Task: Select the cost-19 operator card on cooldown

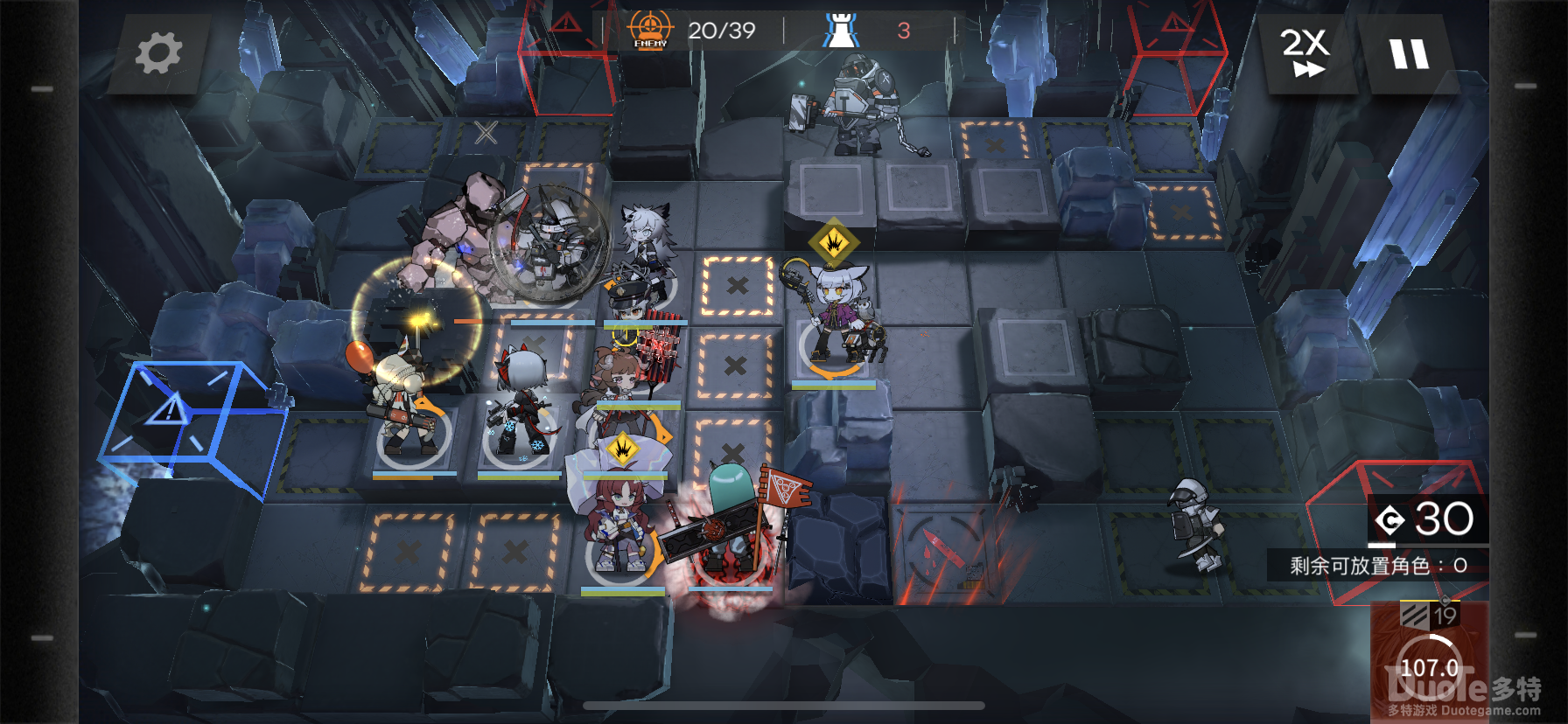Action: (1429, 660)
